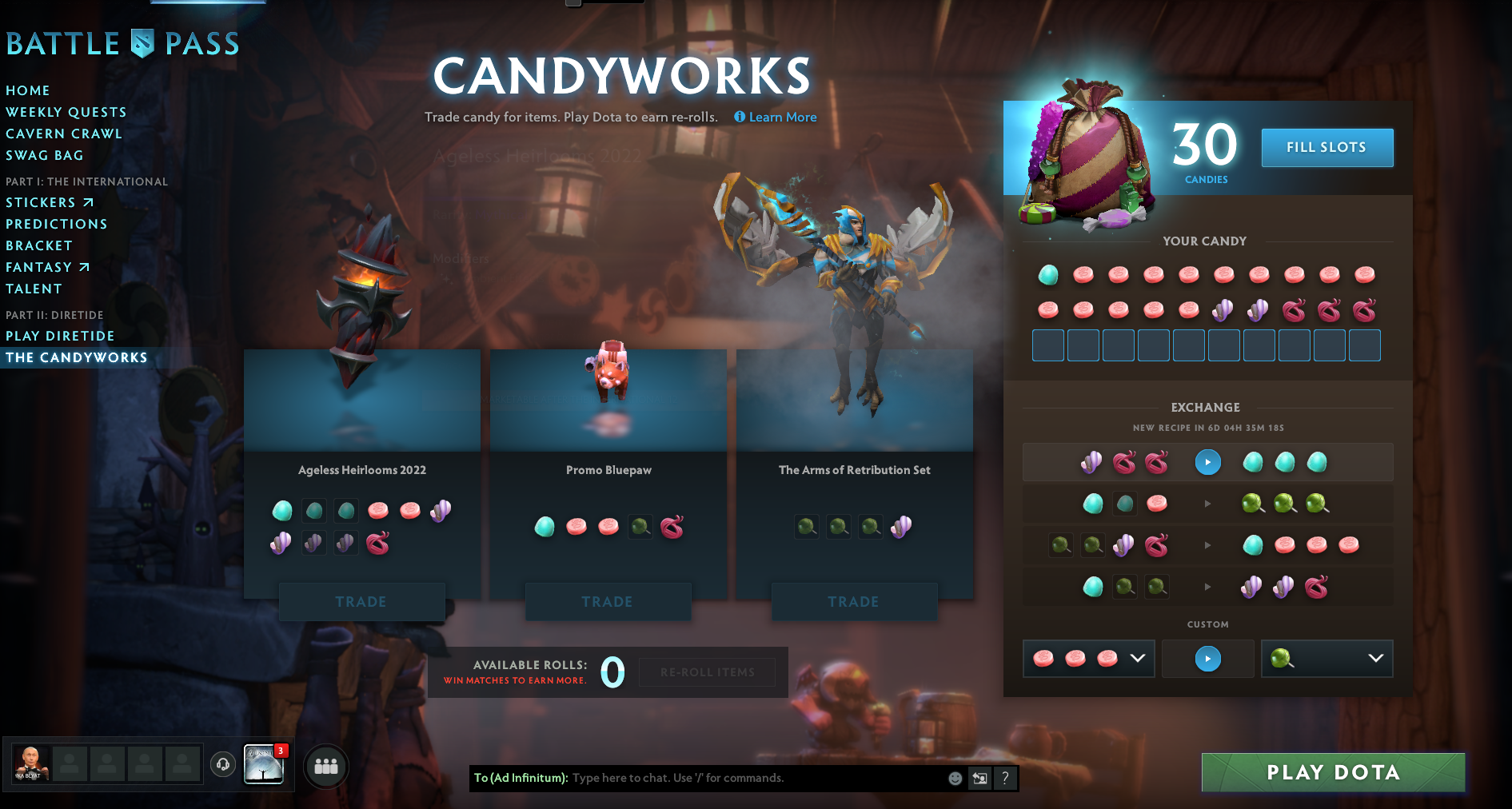Click the chat channel switcher icon beside the smiley
The height and width of the screenshot is (809, 1512).
click(x=979, y=778)
